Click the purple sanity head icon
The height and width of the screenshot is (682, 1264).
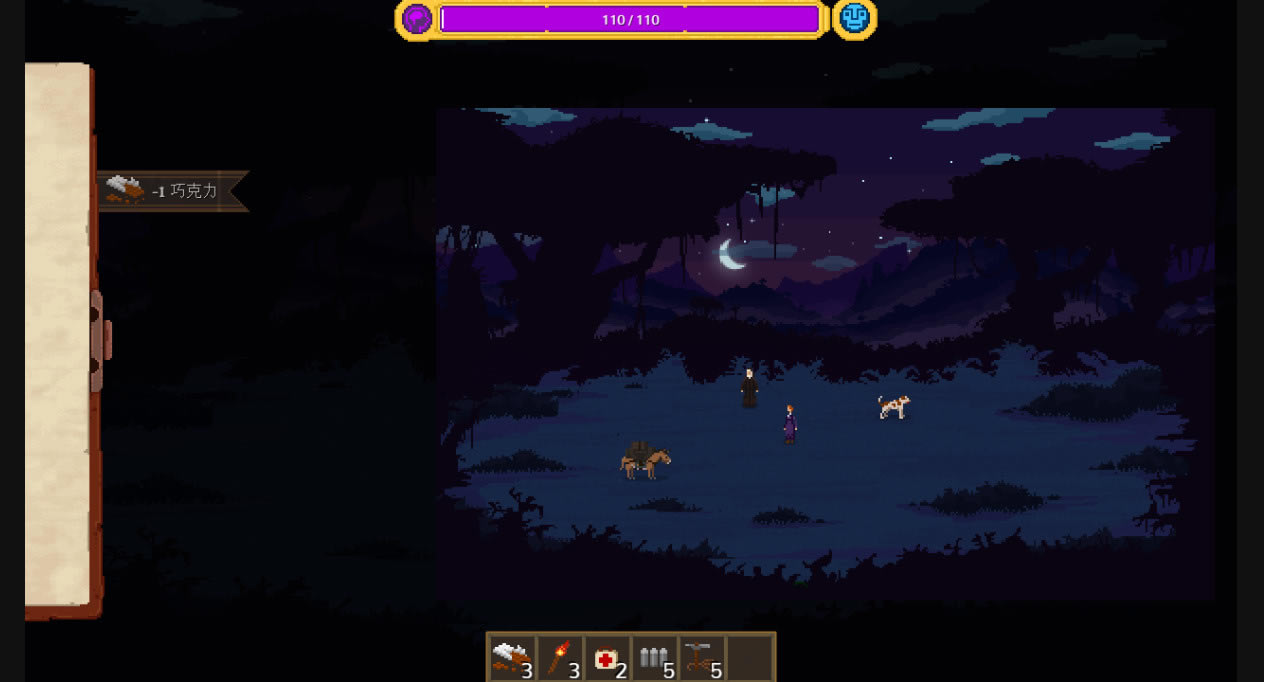[417, 19]
